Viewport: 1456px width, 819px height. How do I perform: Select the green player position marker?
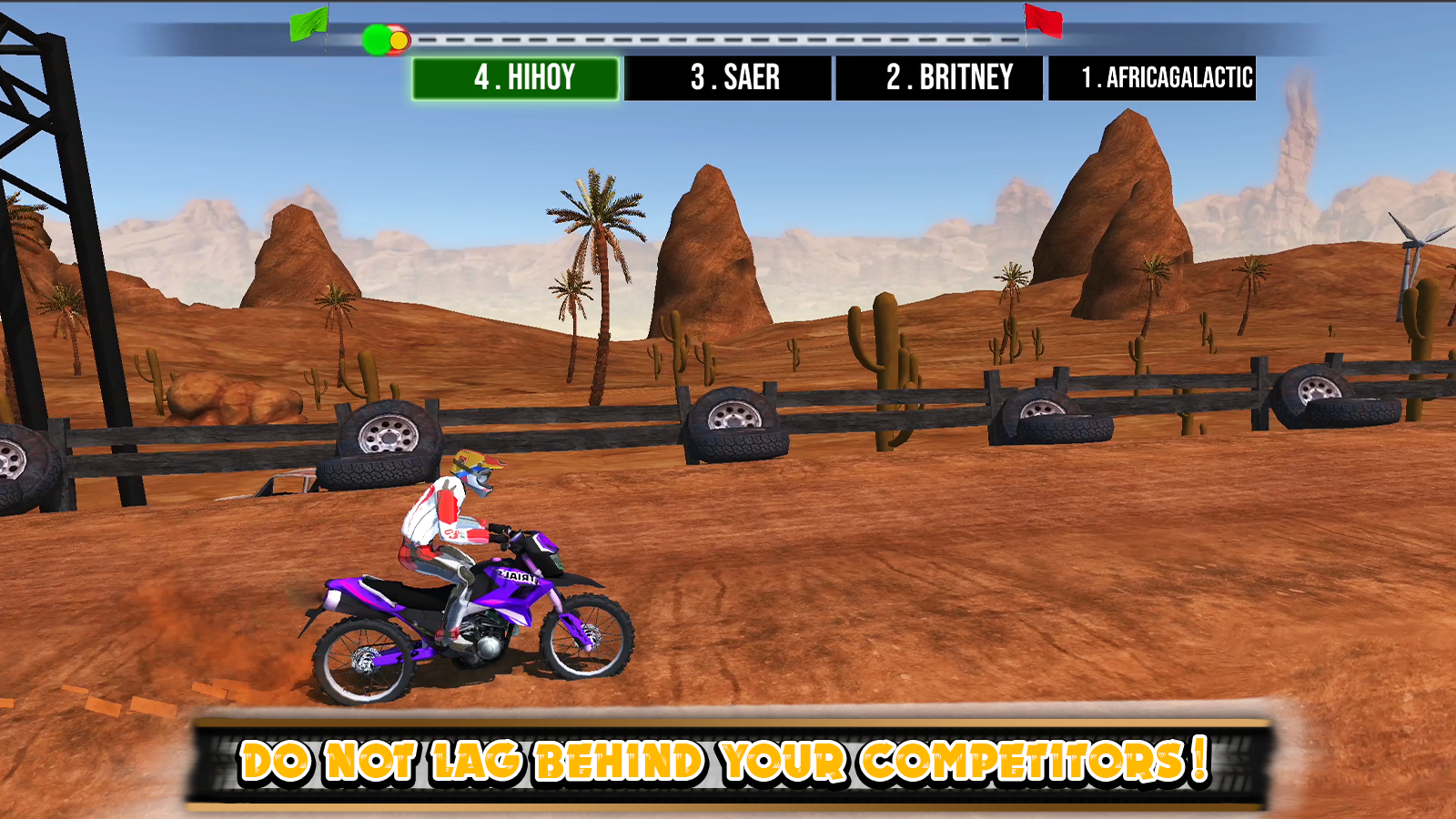click(x=374, y=39)
